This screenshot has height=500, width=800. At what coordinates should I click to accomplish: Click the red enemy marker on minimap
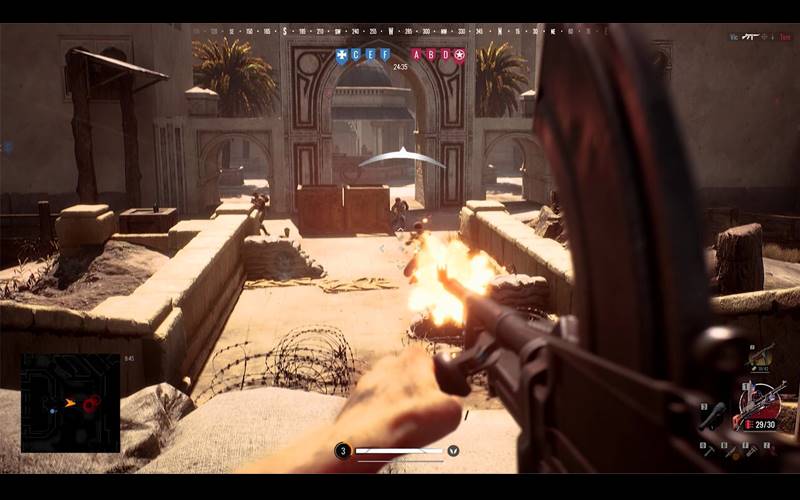click(x=92, y=404)
